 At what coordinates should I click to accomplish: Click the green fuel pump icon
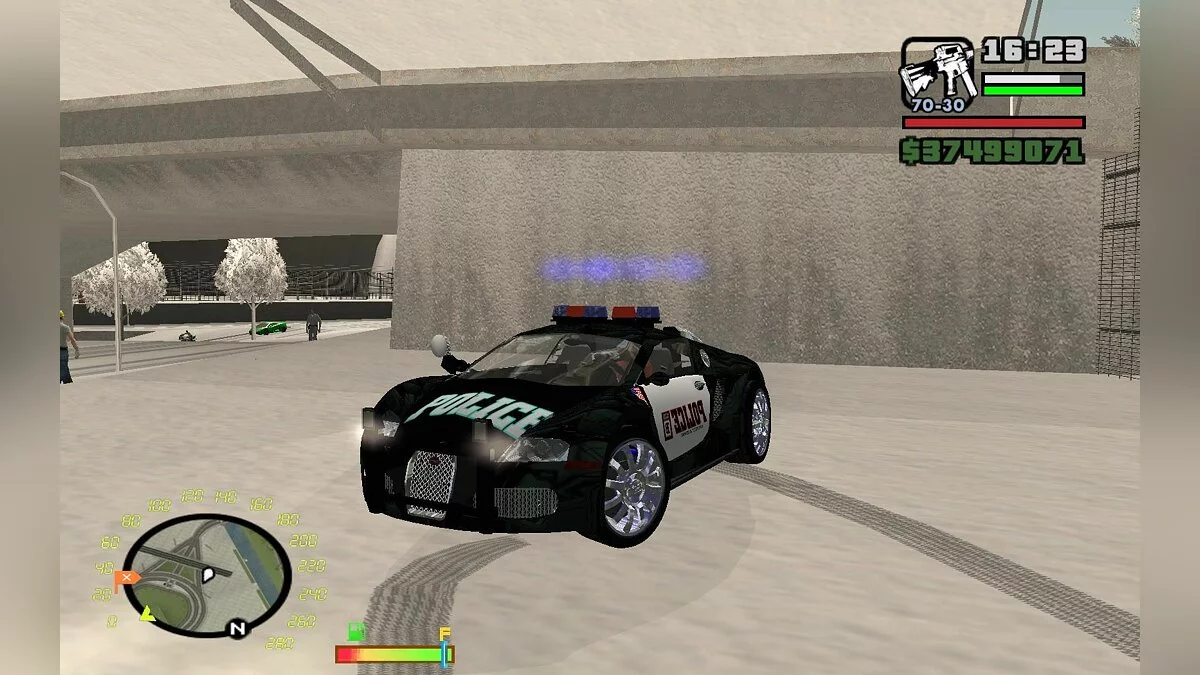click(355, 632)
